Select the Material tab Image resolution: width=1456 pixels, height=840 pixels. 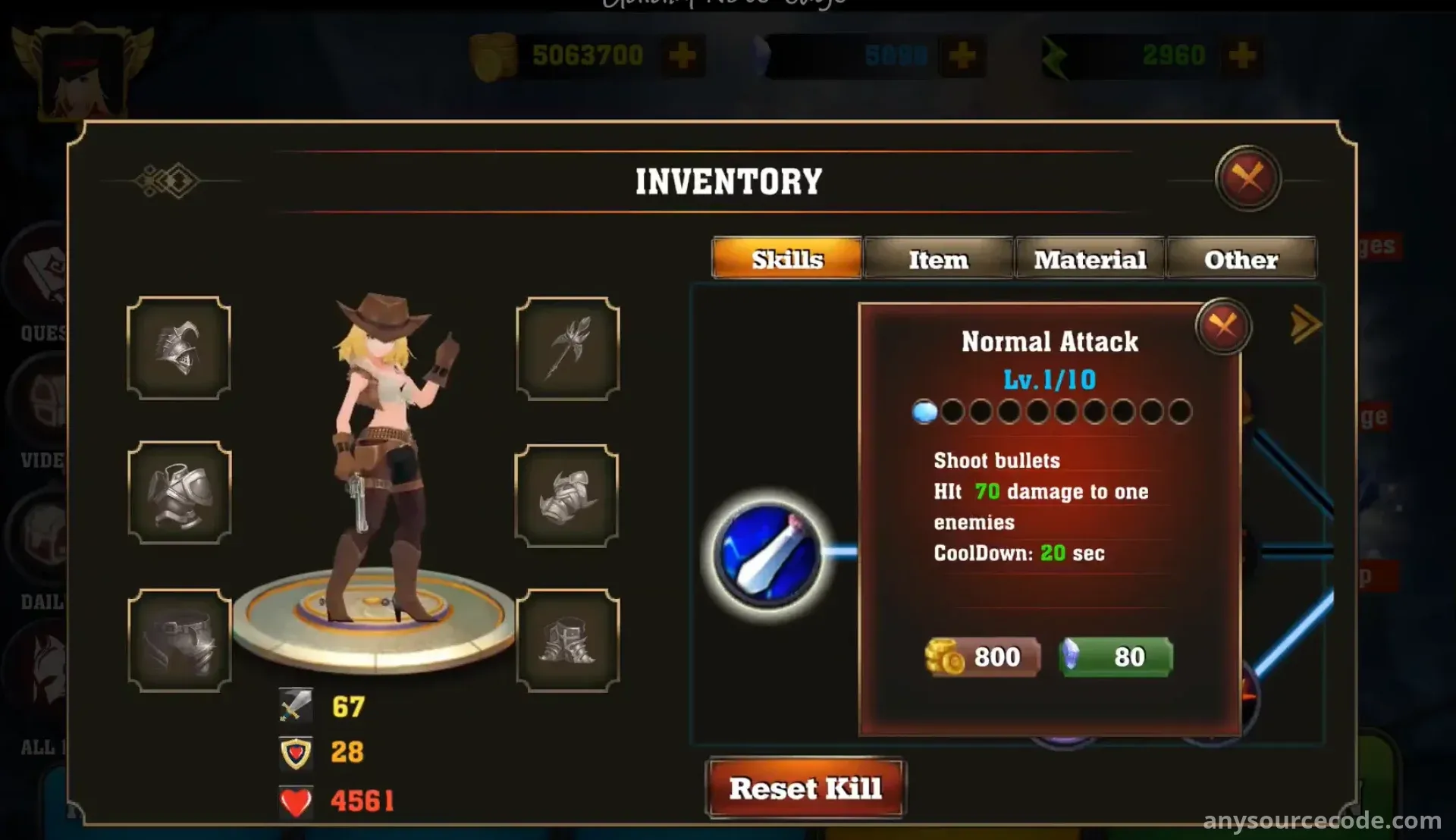pyautogui.click(x=1090, y=259)
